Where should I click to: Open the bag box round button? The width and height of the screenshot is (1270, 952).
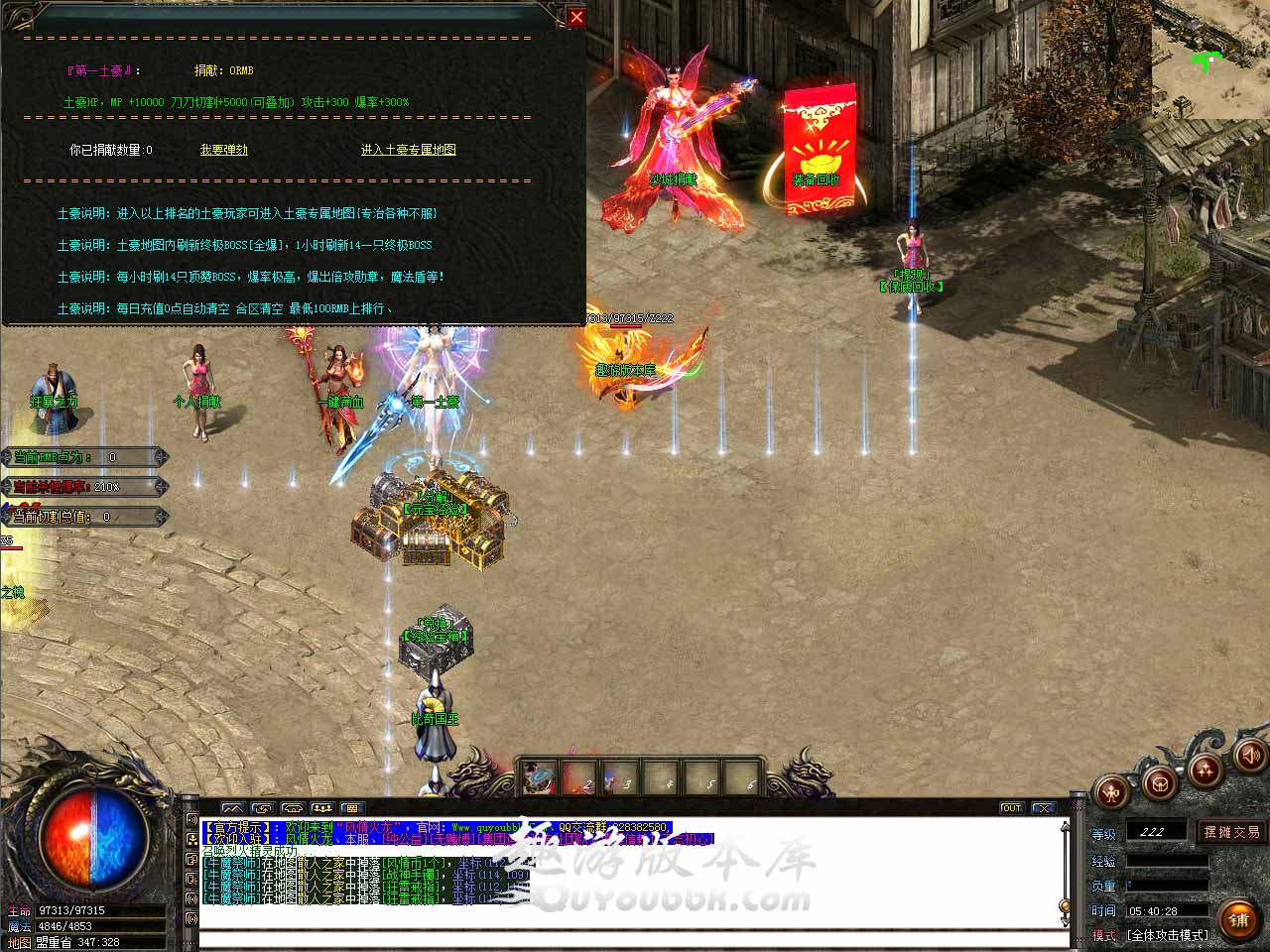click(1159, 784)
